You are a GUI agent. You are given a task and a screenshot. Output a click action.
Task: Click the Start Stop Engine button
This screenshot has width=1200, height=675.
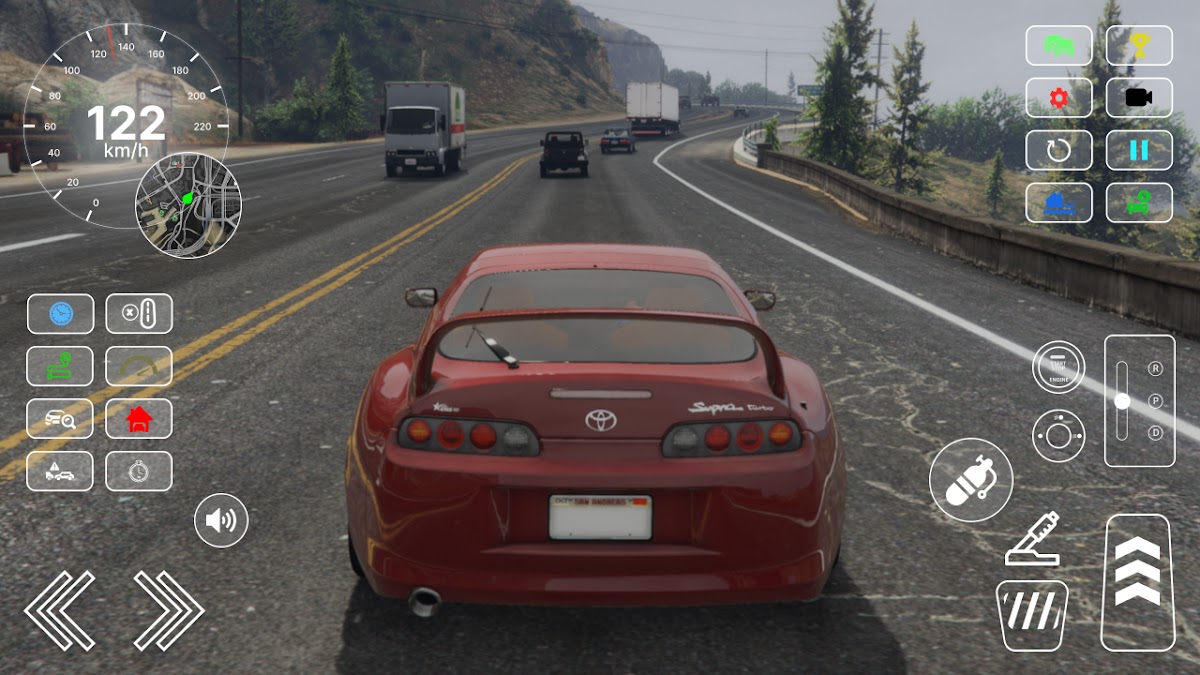pyautogui.click(x=1058, y=367)
